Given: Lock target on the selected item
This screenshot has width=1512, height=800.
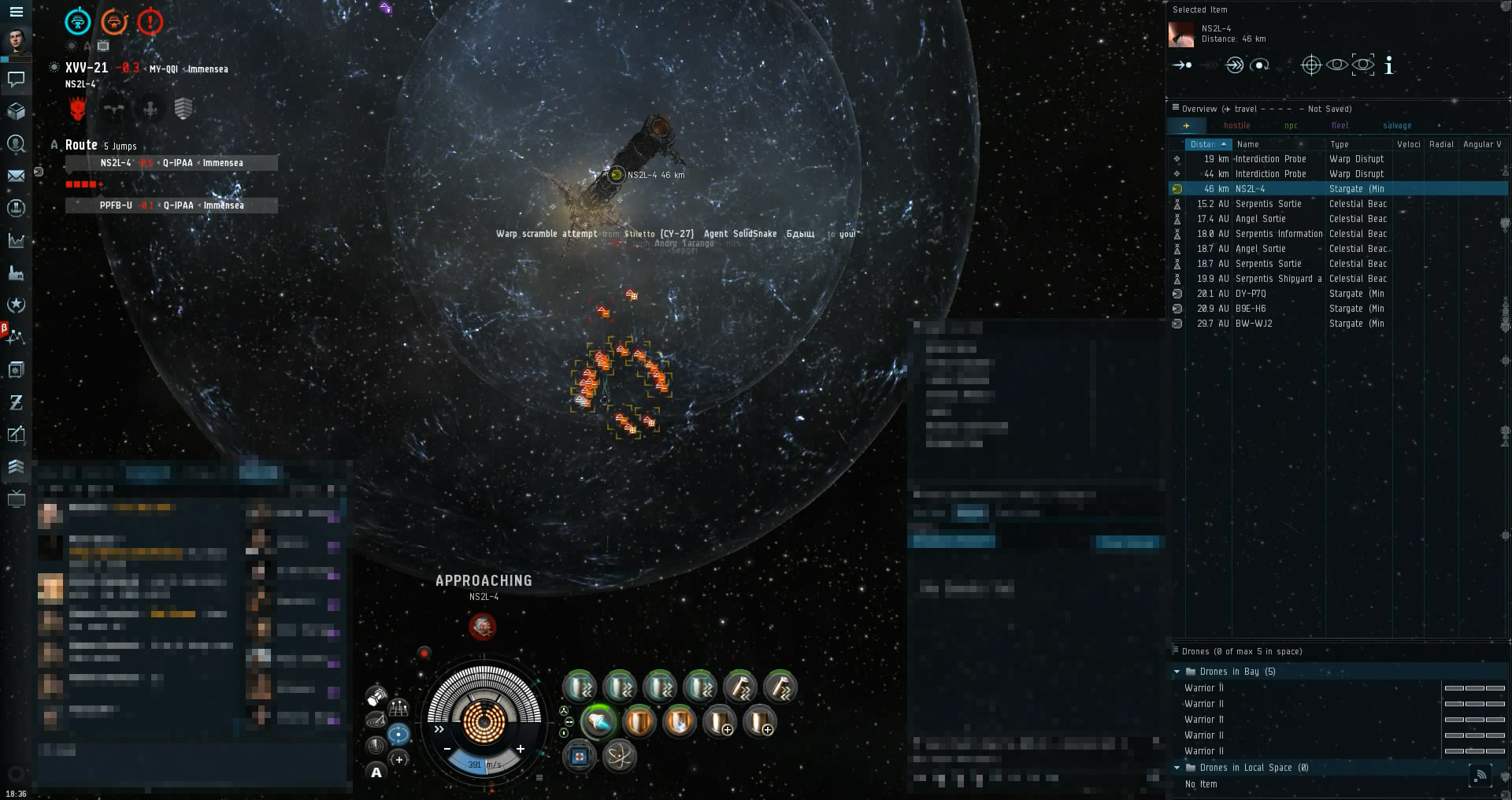Looking at the screenshot, I should point(1310,65).
